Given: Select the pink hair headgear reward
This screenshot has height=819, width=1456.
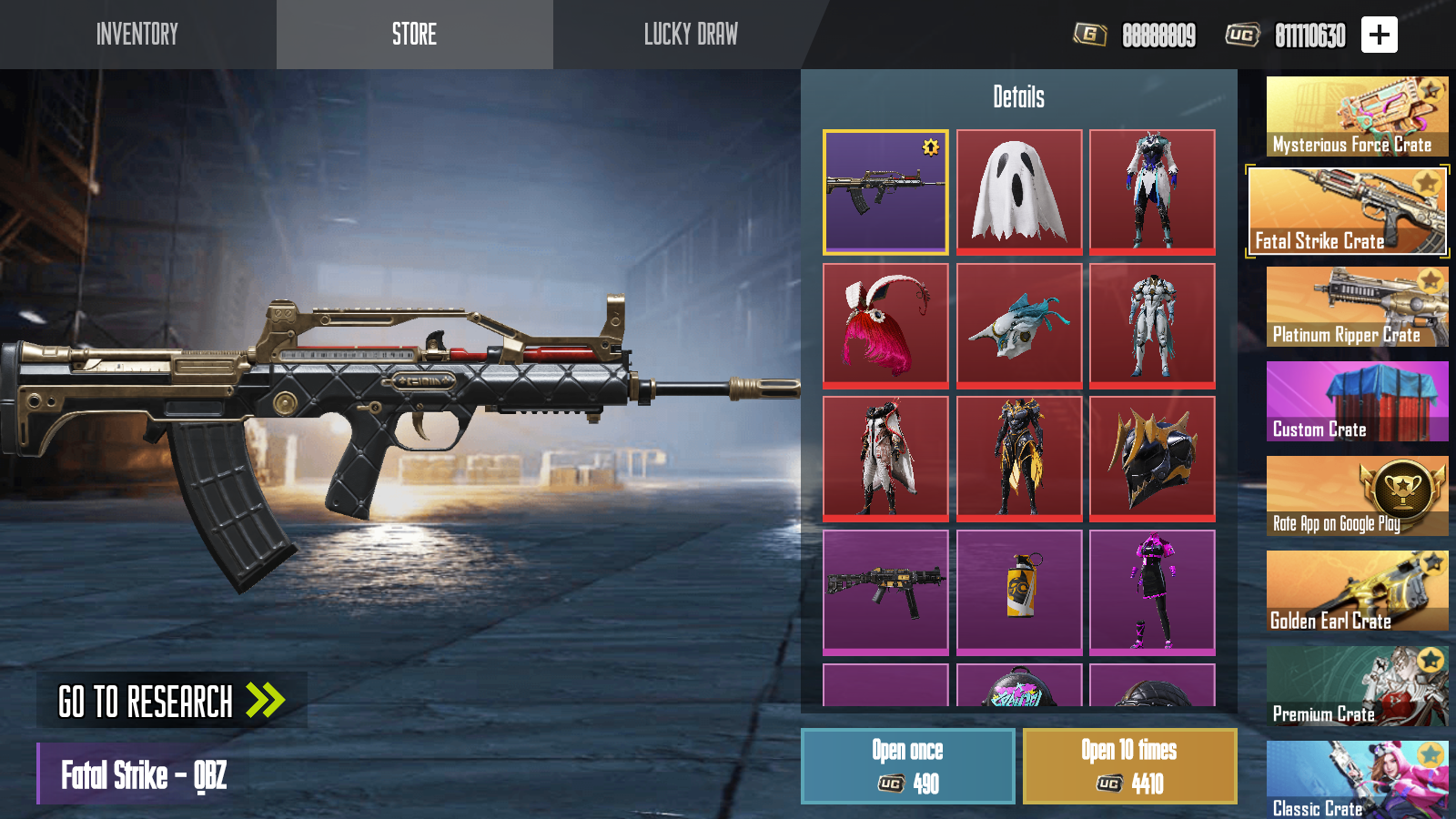Looking at the screenshot, I should (x=885, y=326).
